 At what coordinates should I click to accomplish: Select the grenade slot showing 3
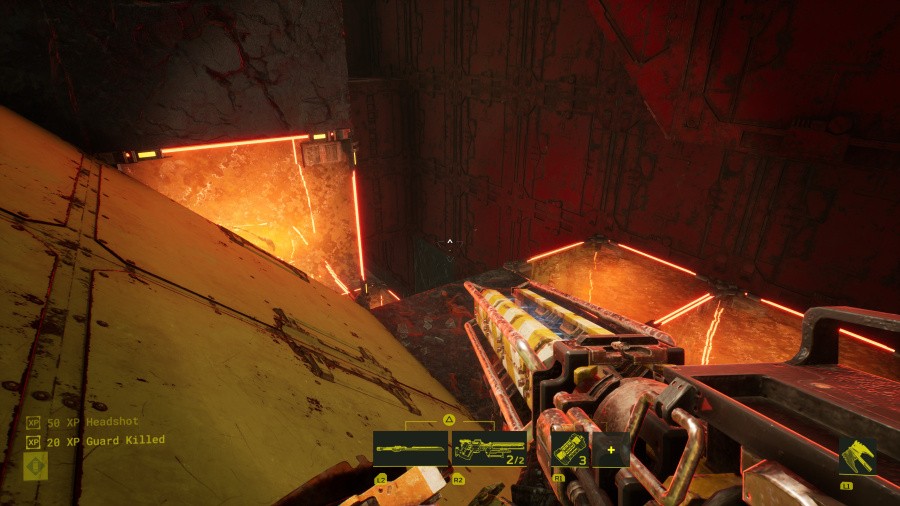coord(569,450)
